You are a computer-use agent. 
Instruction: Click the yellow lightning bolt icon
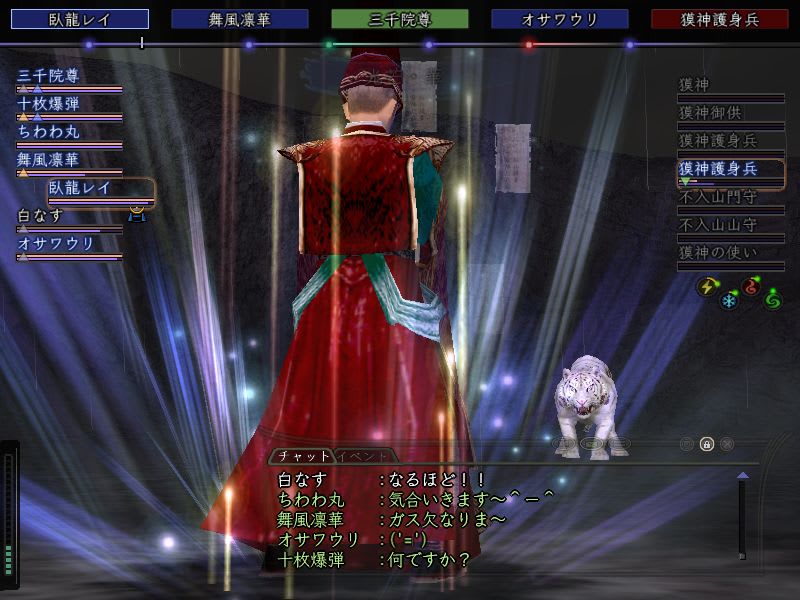tap(706, 287)
